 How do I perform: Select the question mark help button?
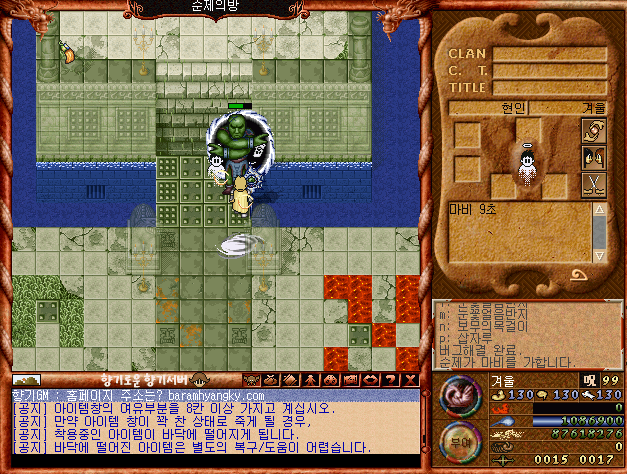pos(389,380)
